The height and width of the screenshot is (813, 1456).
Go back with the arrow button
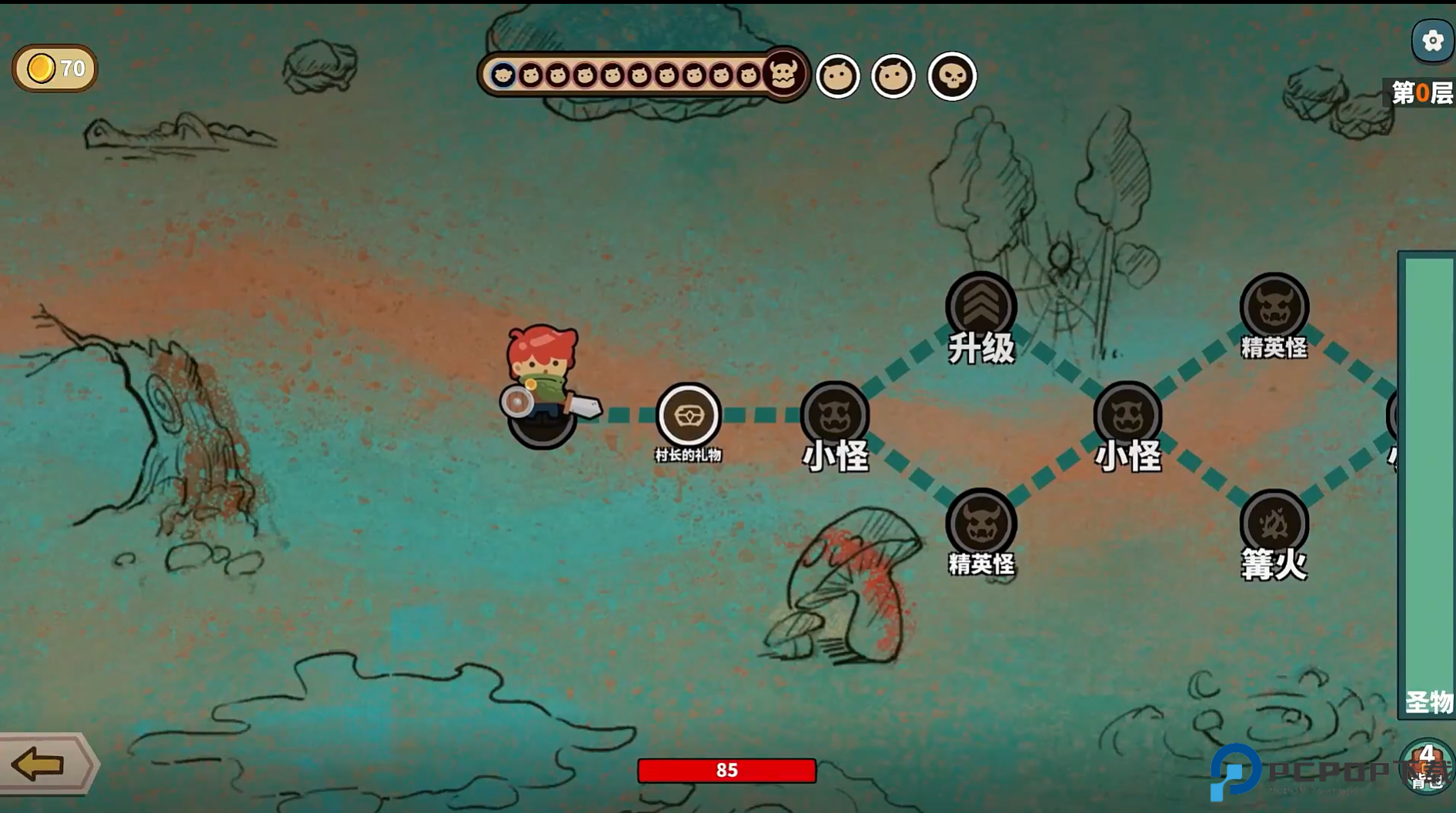[40, 764]
